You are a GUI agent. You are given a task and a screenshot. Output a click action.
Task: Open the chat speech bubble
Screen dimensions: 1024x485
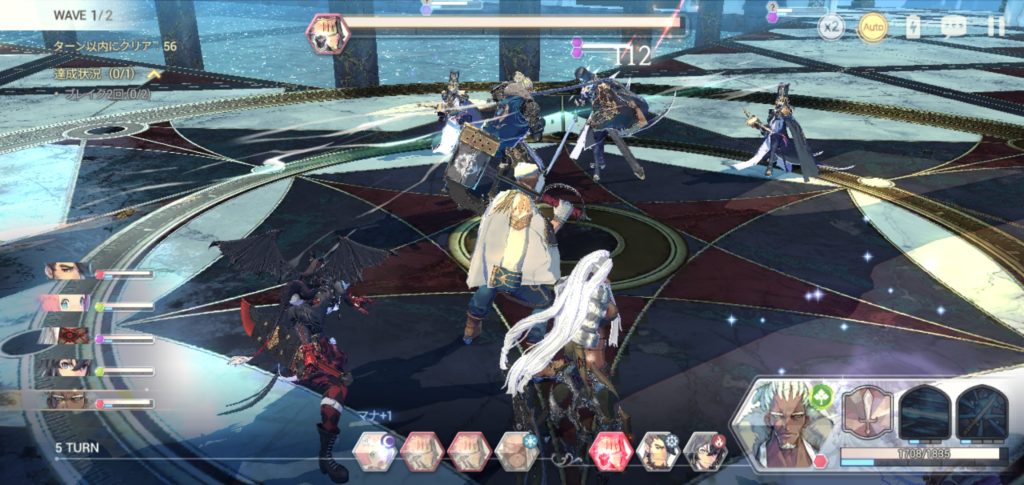(954, 27)
